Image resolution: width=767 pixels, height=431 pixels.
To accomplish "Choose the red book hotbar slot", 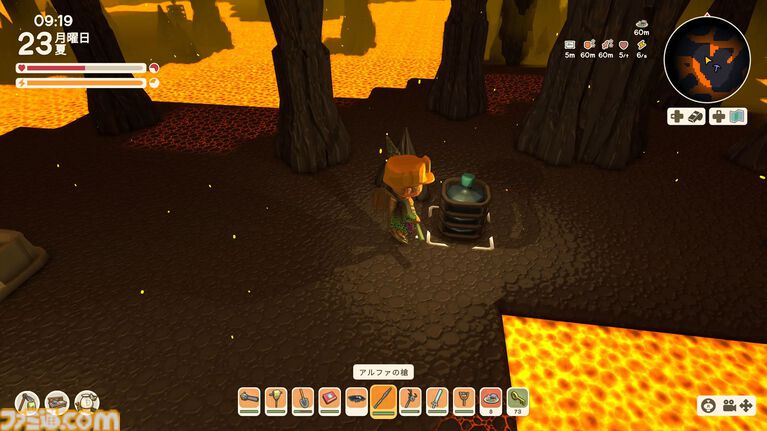I will 329,400.
